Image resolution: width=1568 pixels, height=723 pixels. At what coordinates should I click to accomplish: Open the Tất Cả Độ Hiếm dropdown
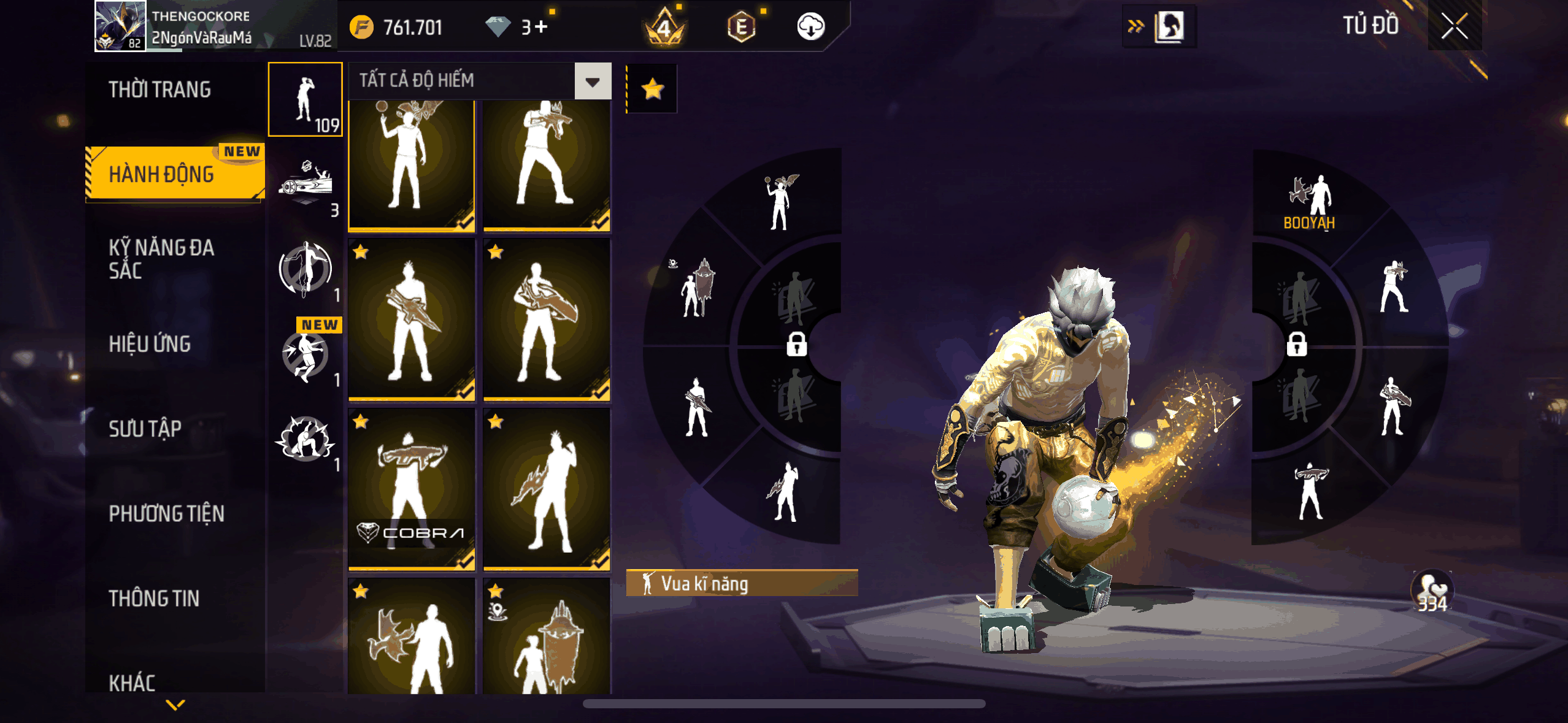click(593, 81)
